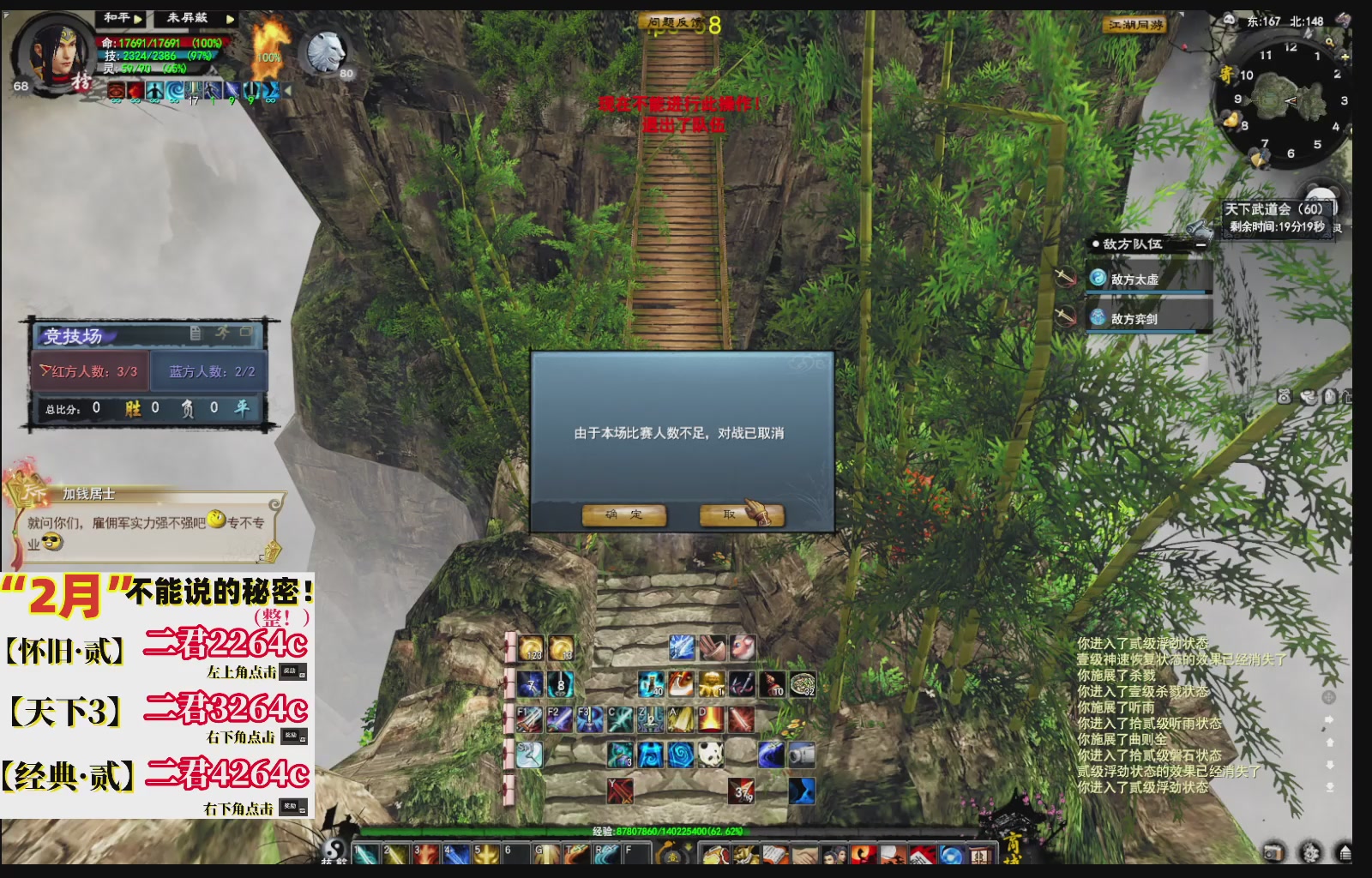Zoom the minimap with the magnifier icon
This screenshot has height=878, width=1372.
1329,42
